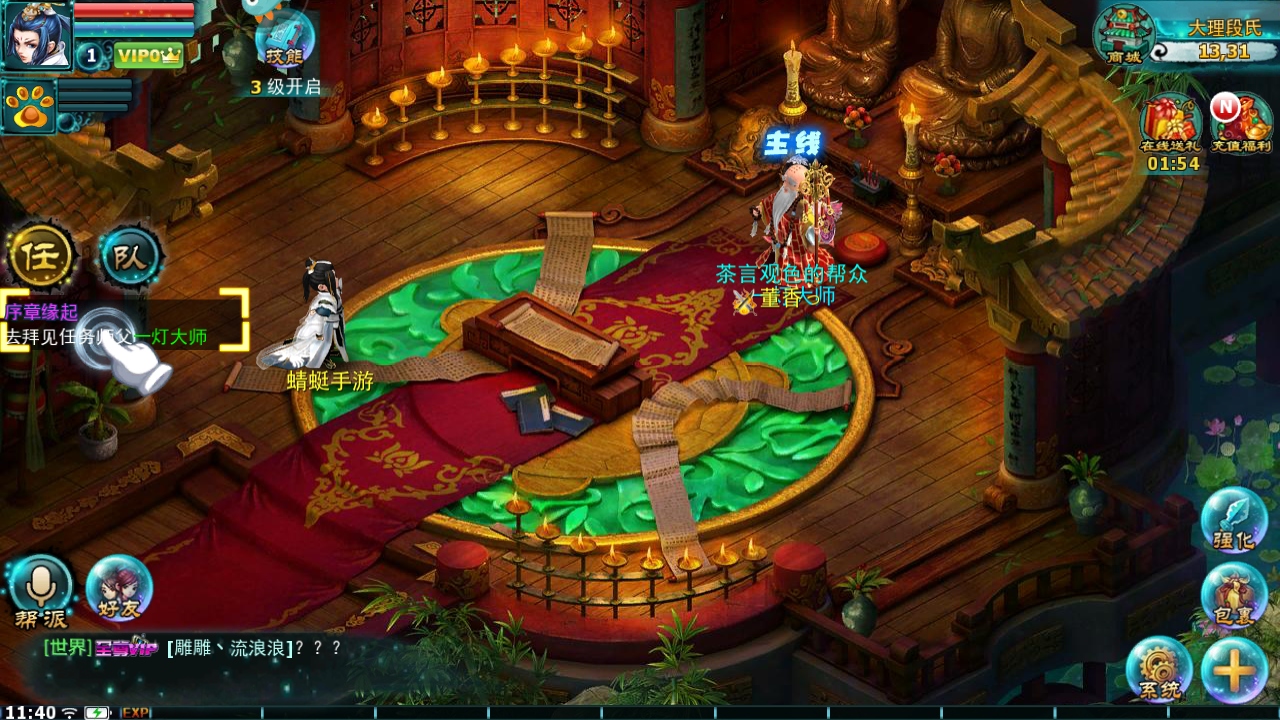Screen dimensions: 1280x720
Task: Open the 好友 friends list
Action: [119, 590]
